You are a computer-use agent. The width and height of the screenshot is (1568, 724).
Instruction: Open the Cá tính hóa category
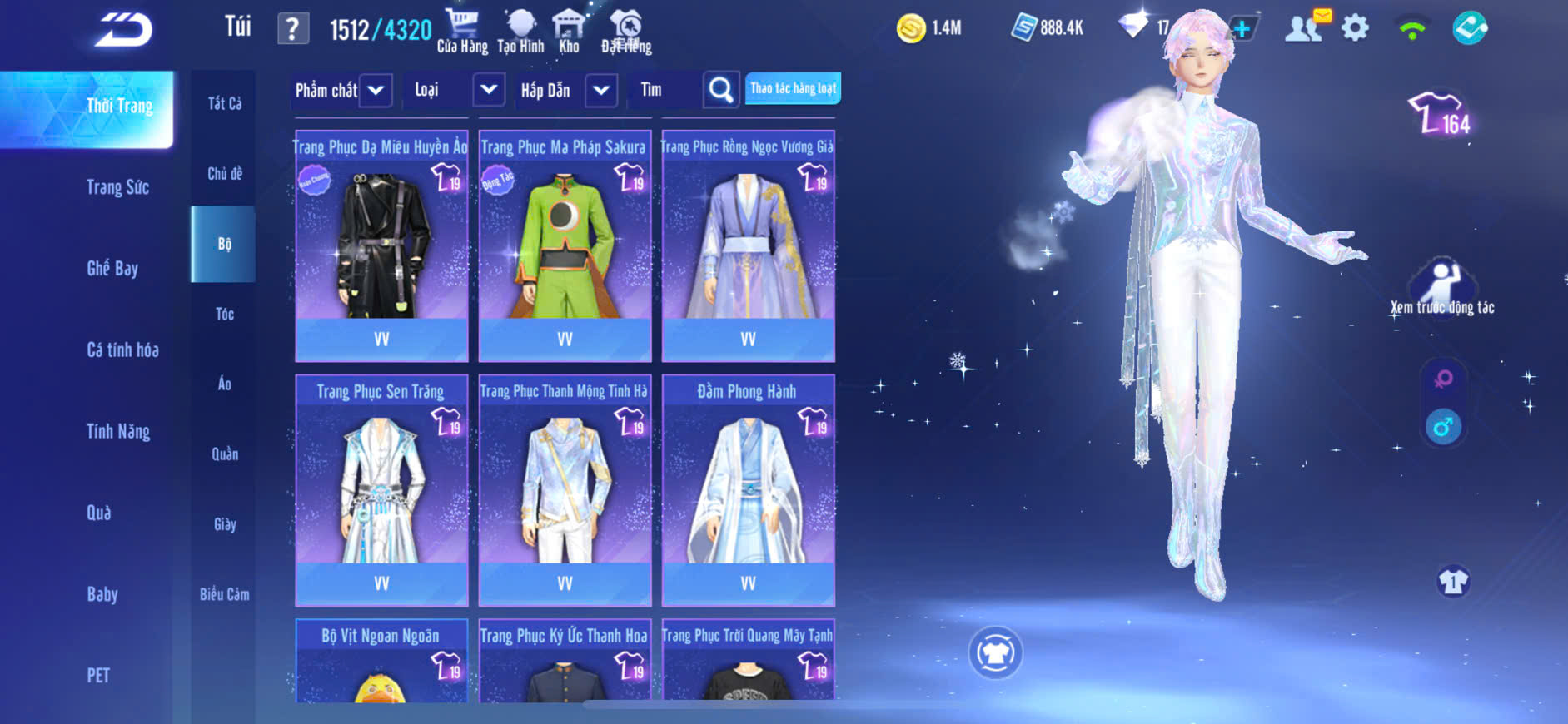pyautogui.click(x=122, y=350)
